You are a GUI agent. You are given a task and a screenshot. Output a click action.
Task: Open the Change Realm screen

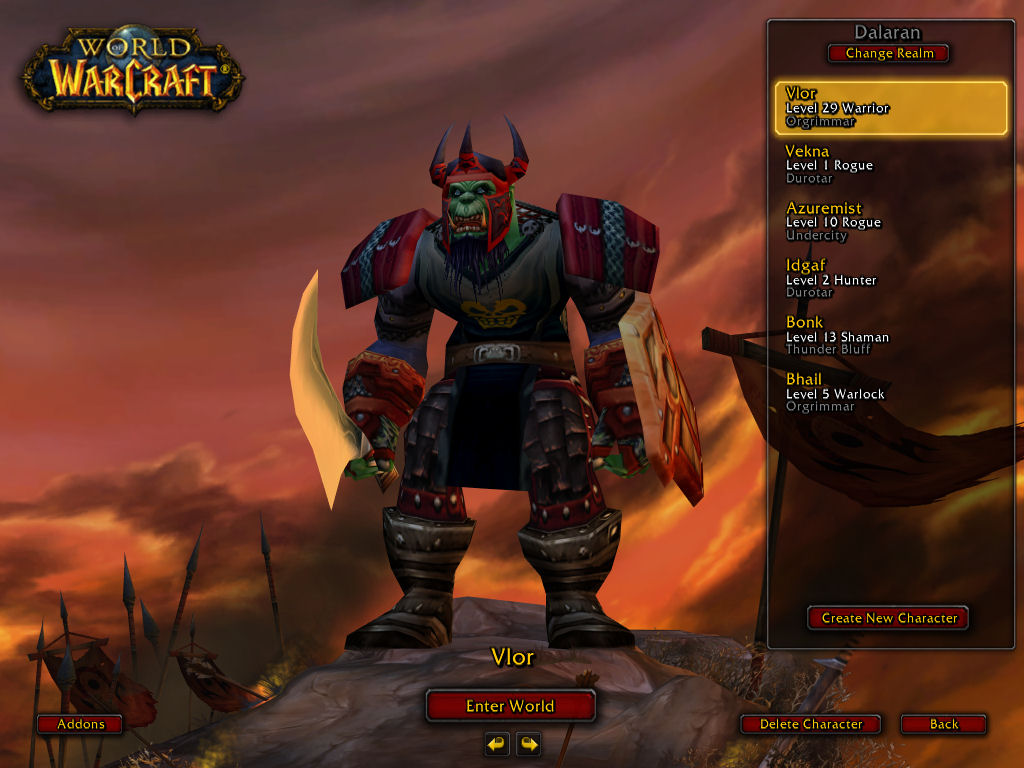pos(889,53)
